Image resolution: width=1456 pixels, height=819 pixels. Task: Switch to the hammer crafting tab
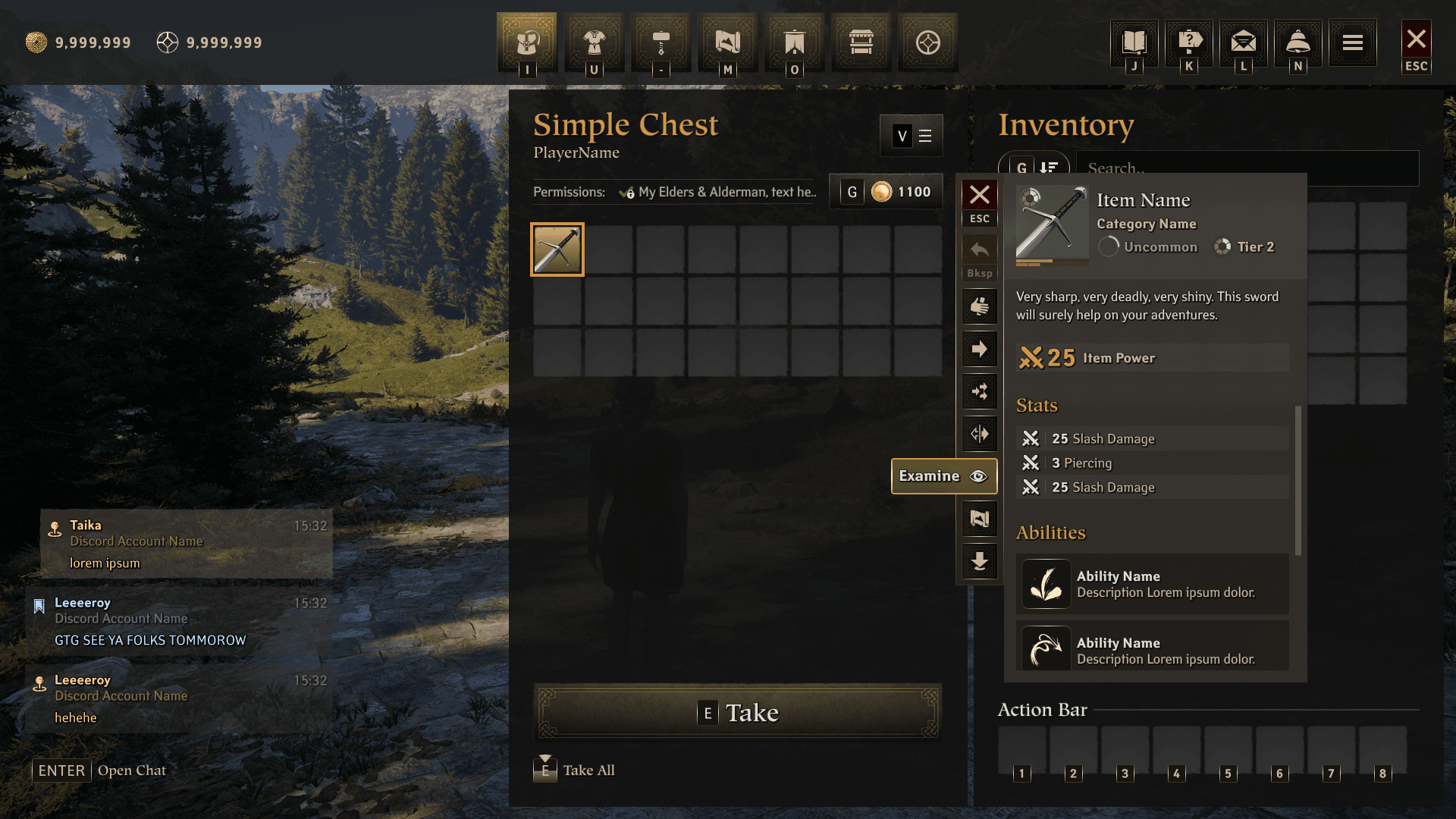coord(661,42)
